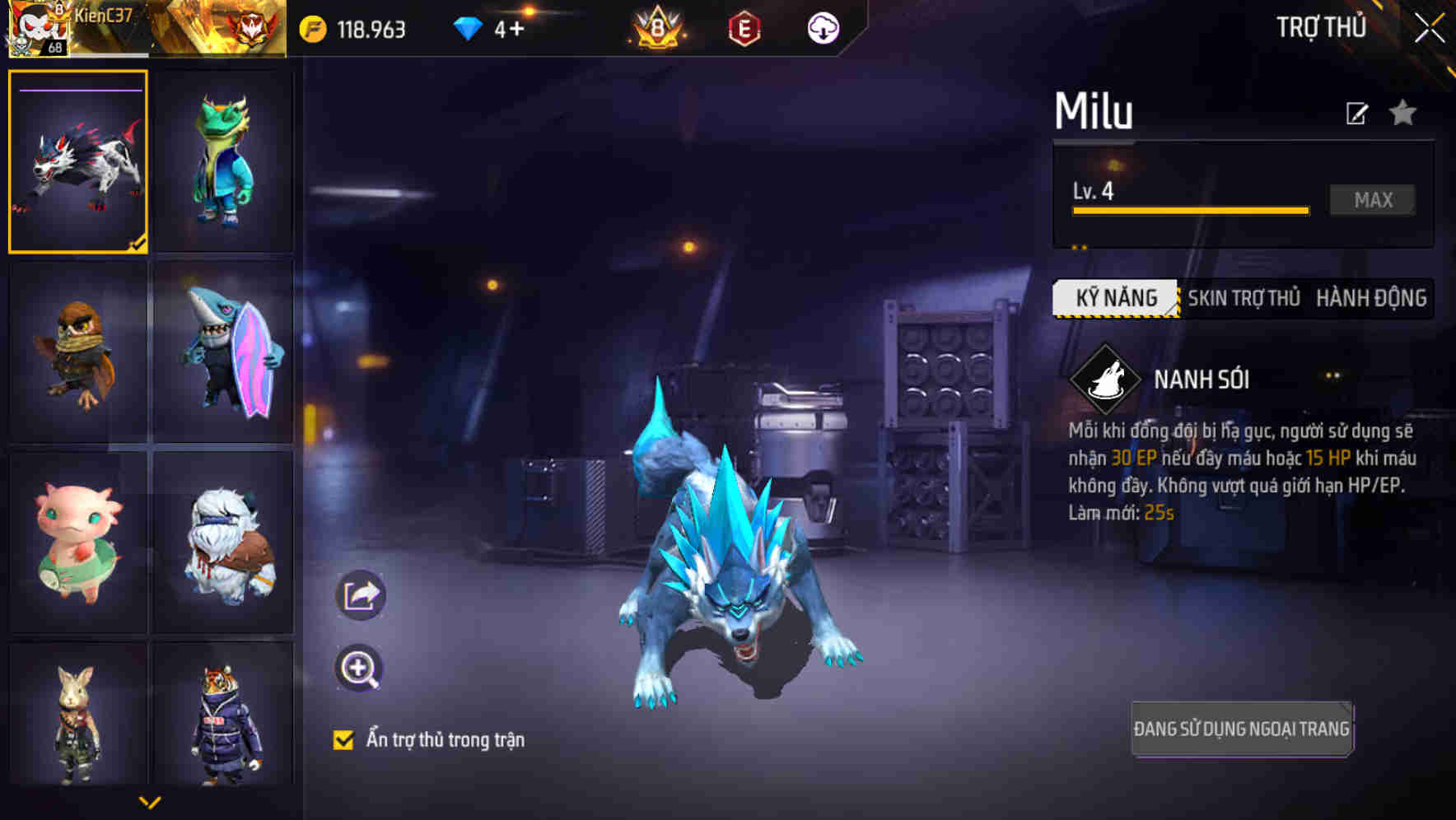Viewport: 1456px width, 820px height.
Task: Open the share pet icon
Action: click(x=360, y=594)
